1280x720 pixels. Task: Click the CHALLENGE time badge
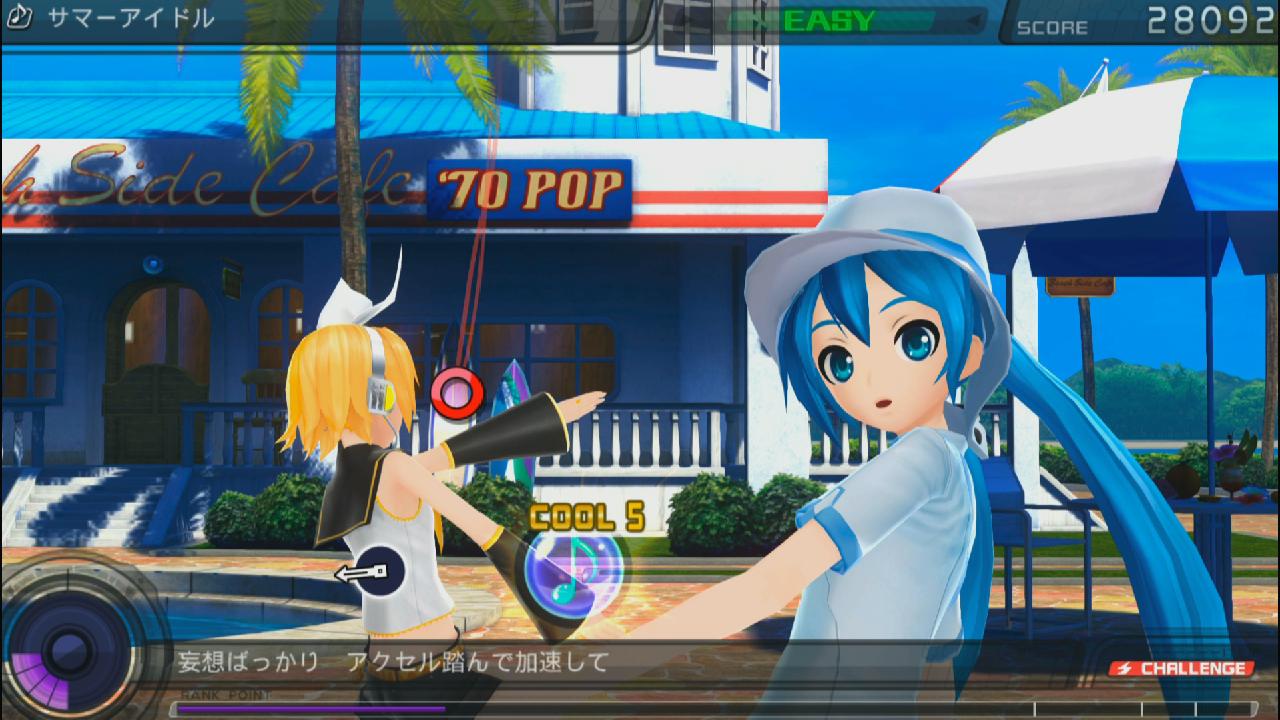tap(1183, 668)
